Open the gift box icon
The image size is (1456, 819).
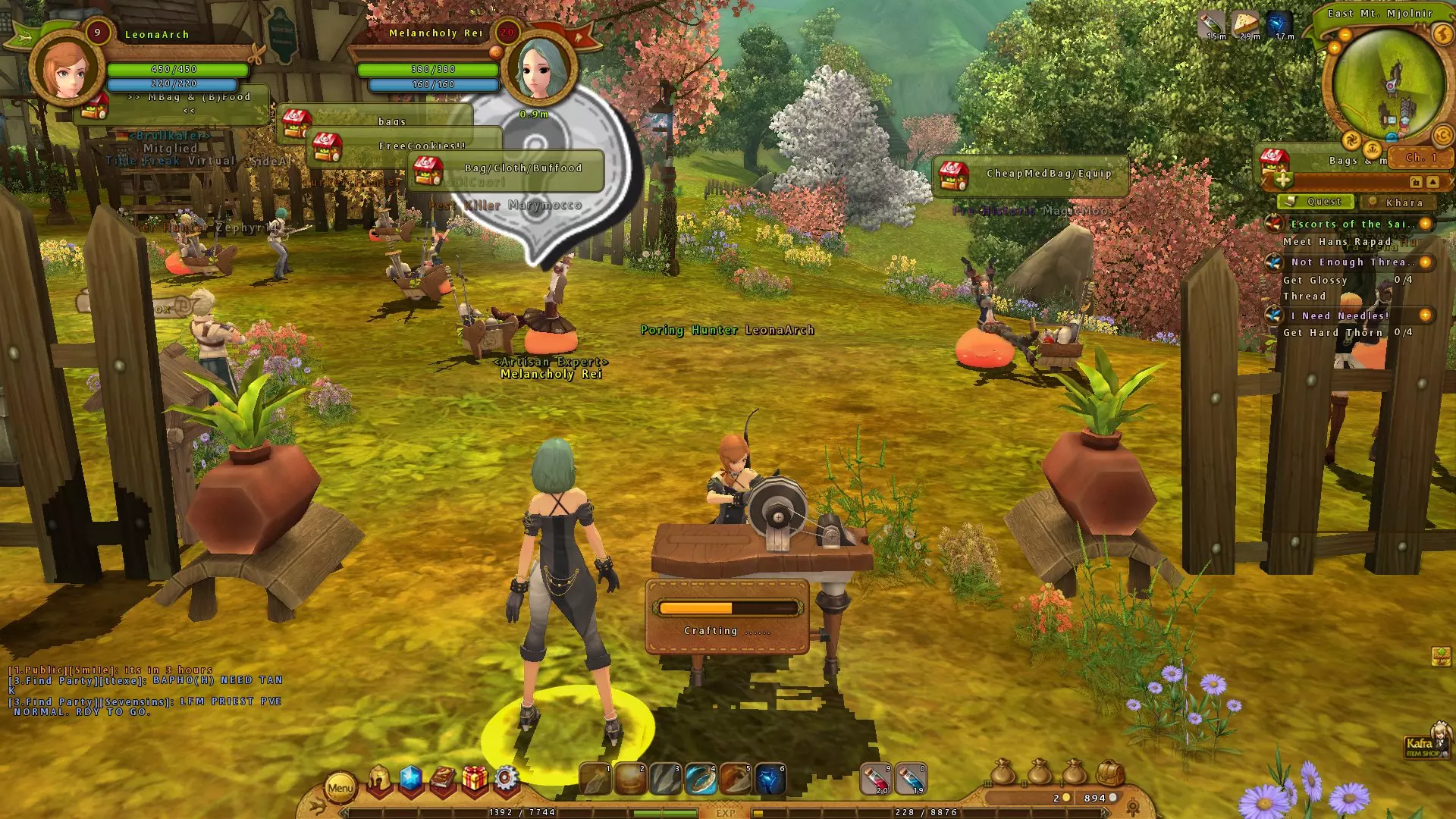point(475,780)
